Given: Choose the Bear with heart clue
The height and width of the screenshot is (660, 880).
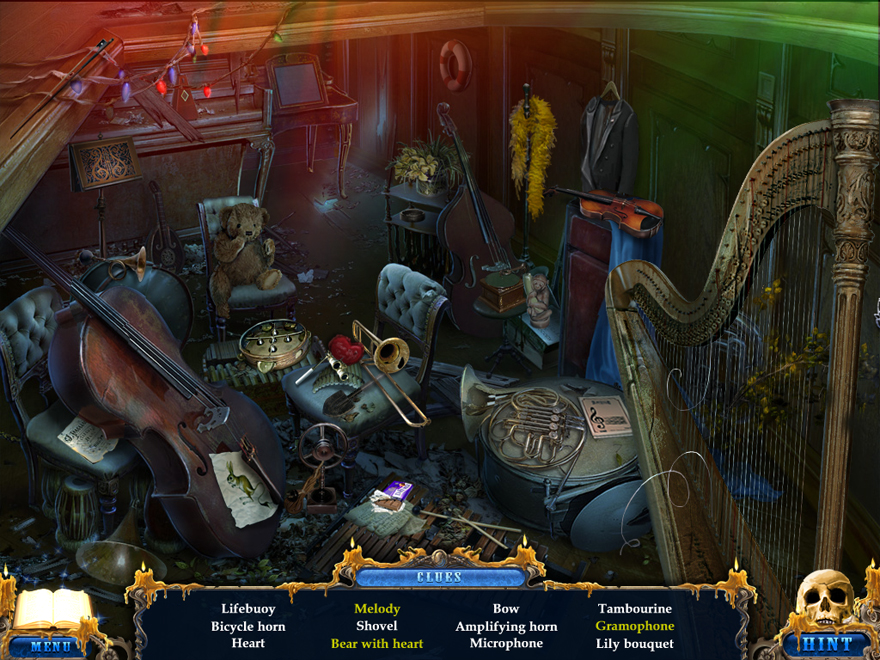Looking at the screenshot, I should [377, 643].
